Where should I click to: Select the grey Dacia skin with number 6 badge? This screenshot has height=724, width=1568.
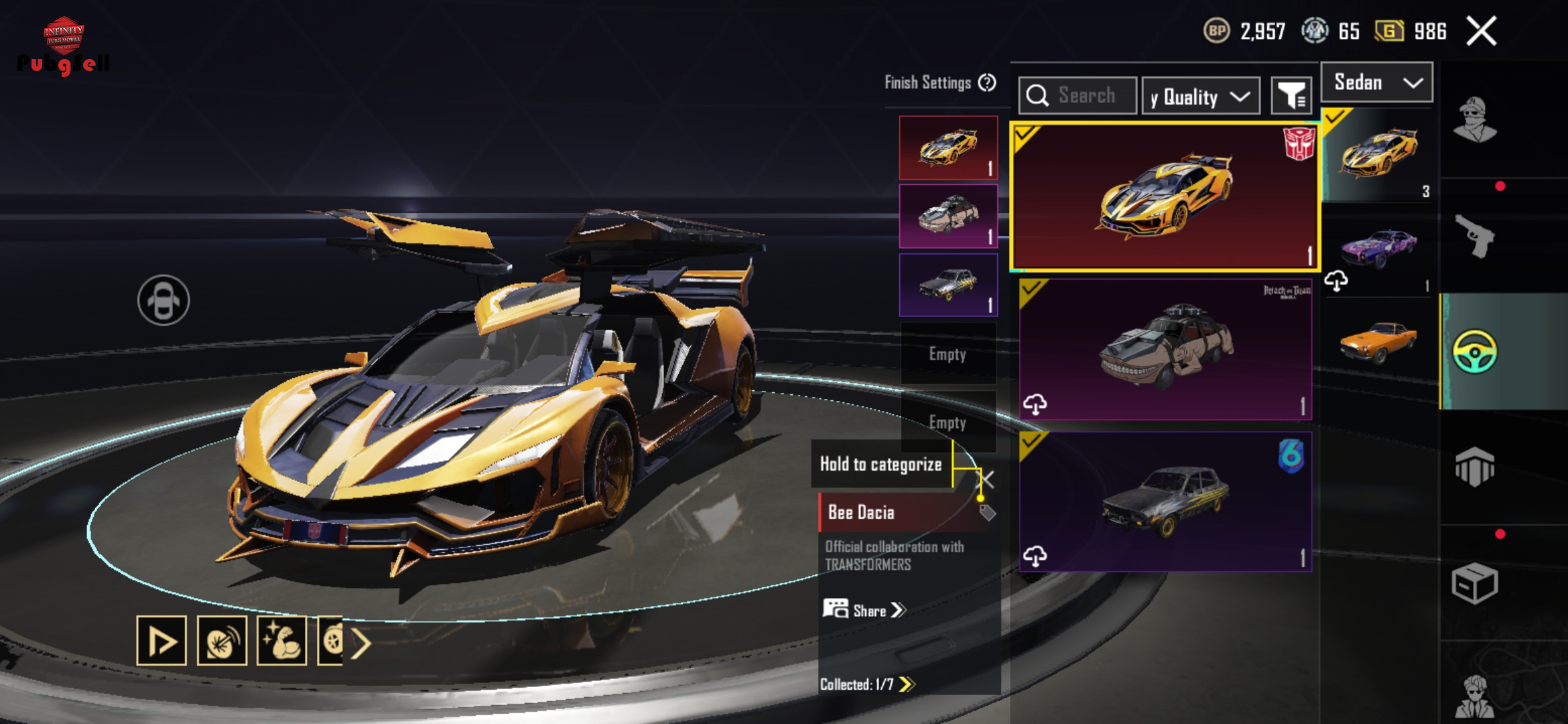1165,501
